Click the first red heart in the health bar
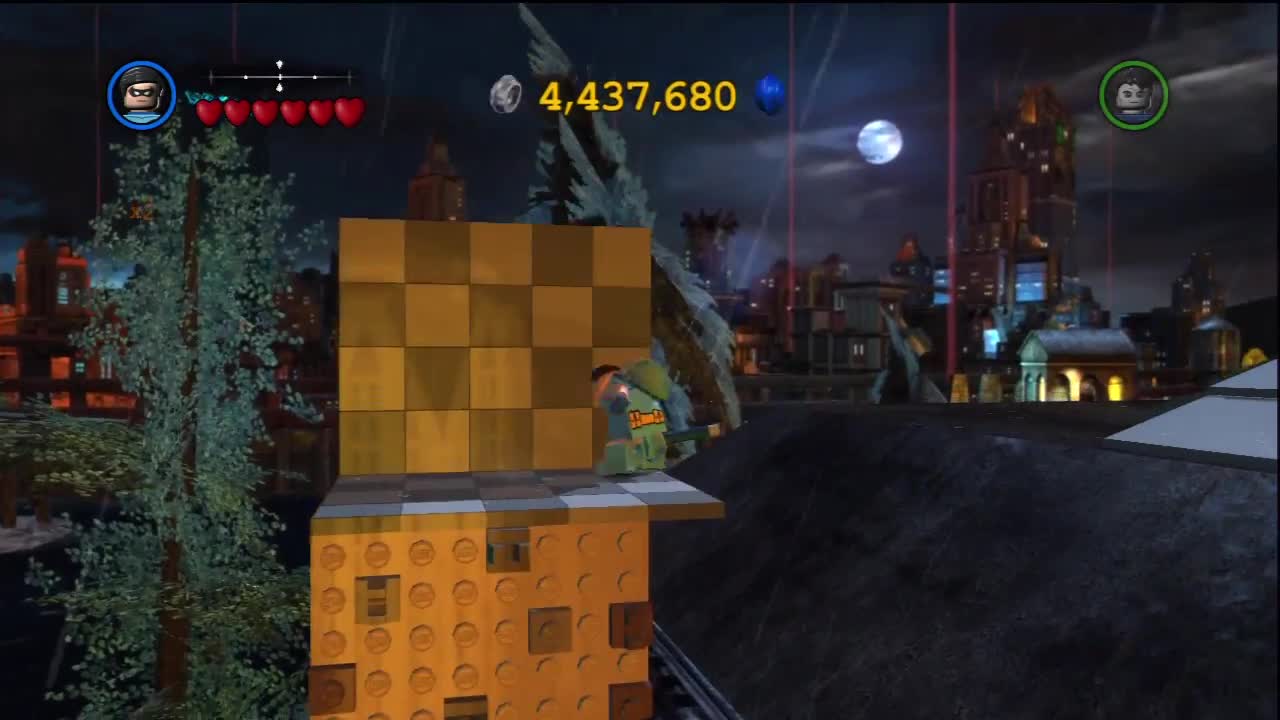This screenshot has height=720, width=1280. [208, 111]
